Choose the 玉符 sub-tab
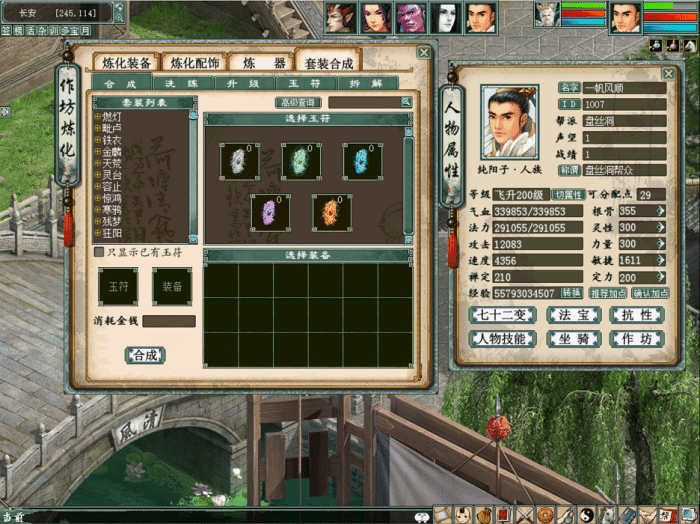700x524 pixels. (x=289, y=84)
